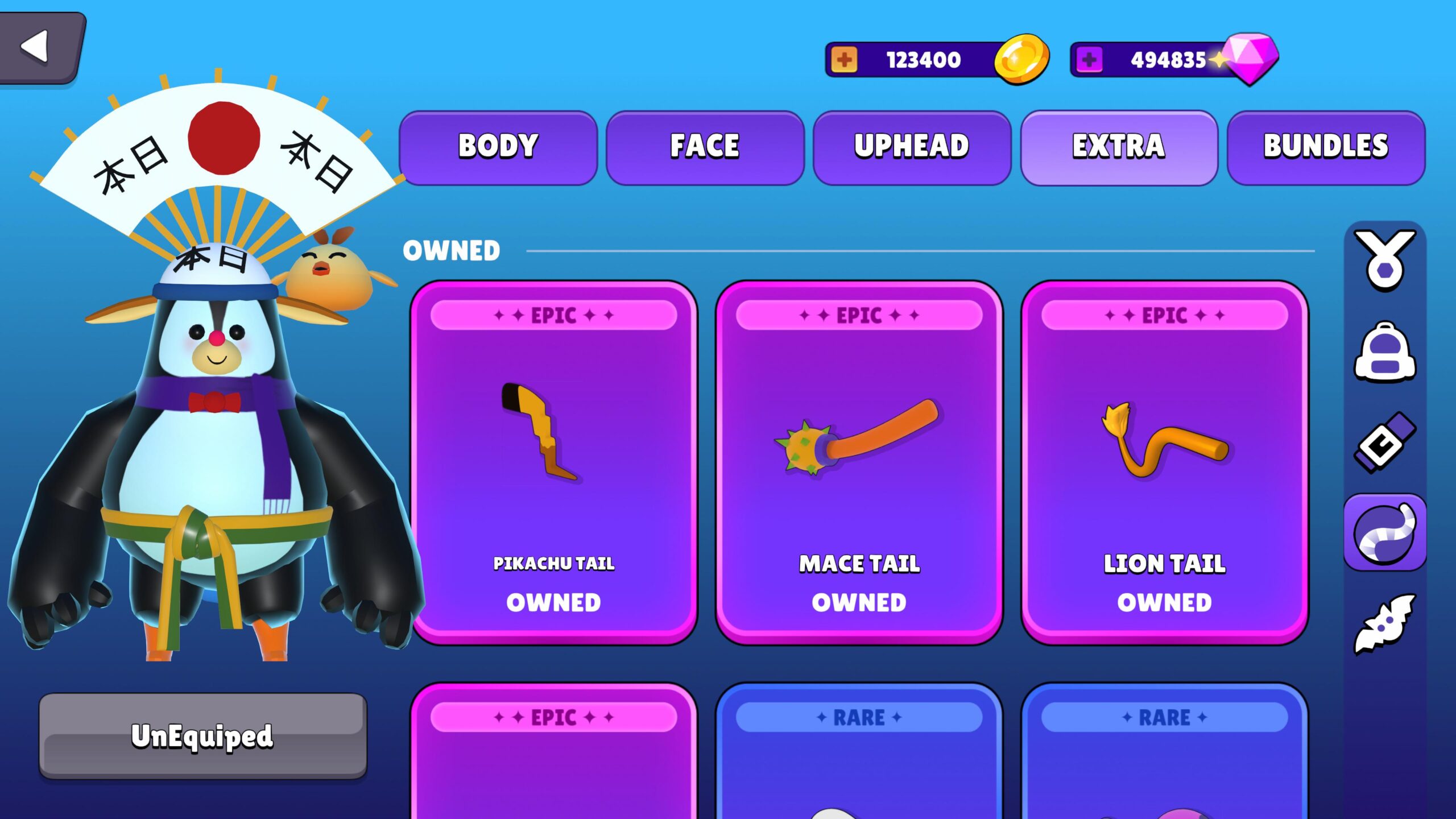Open the backpack subcategory
Viewport: 1456px width, 819px height.
(1384, 351)
